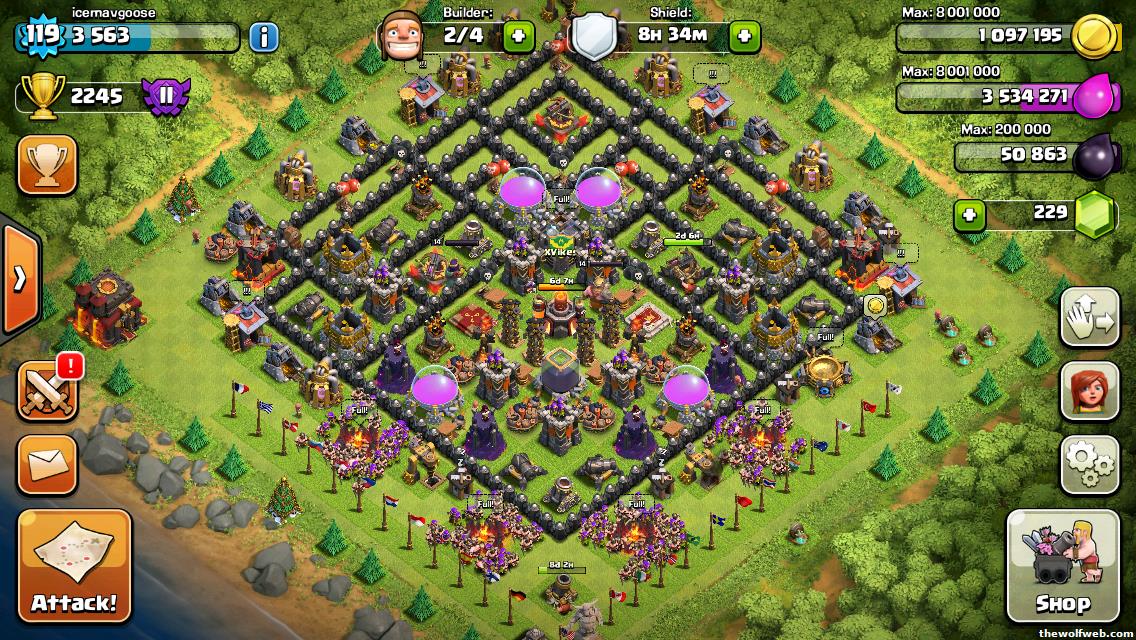Open the Attack map
The image size is (1136, 640).
click(x=74, y=566)
